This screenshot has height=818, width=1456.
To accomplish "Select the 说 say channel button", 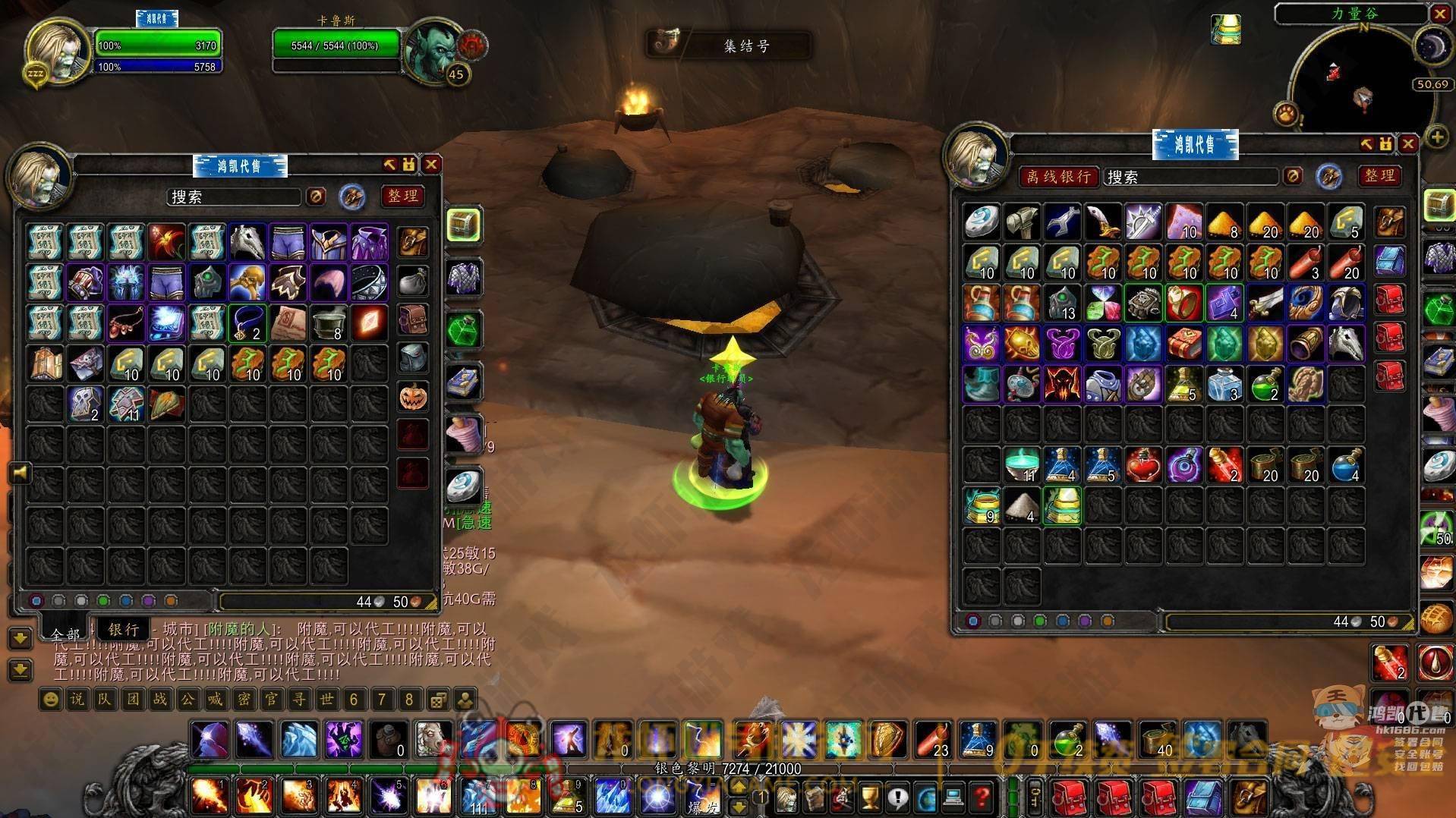I will coord(77,699).
